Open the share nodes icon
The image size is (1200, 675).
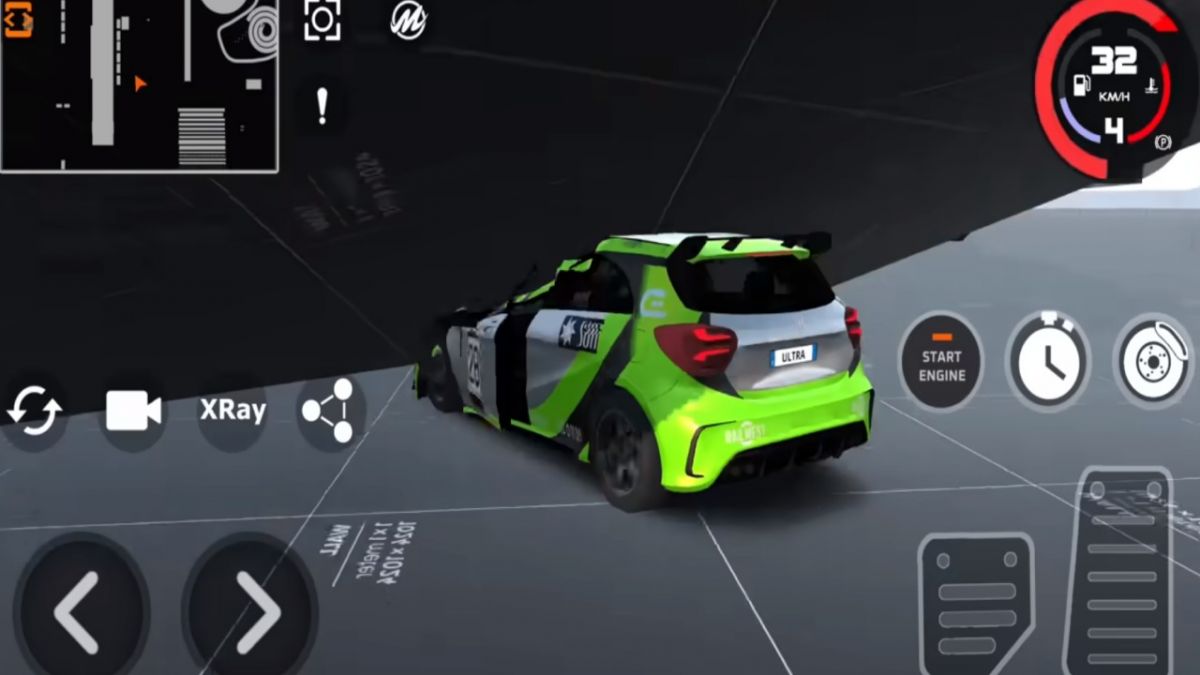click(329, 411)
